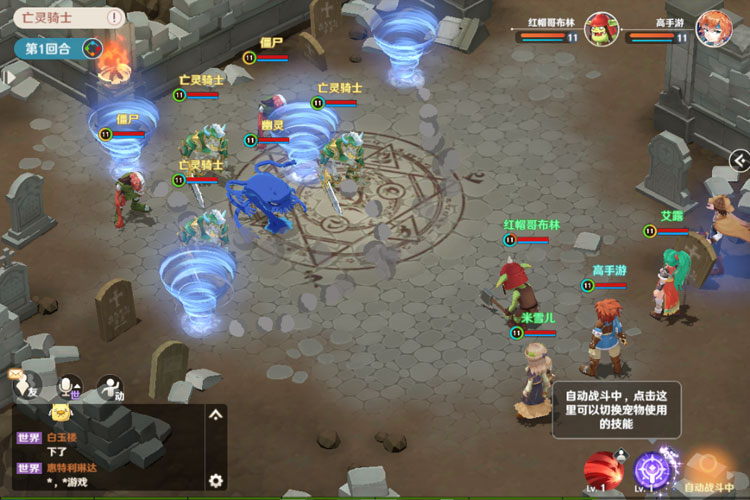Select the 红帽哥布林 portrait in the top bar

[601, 27]
